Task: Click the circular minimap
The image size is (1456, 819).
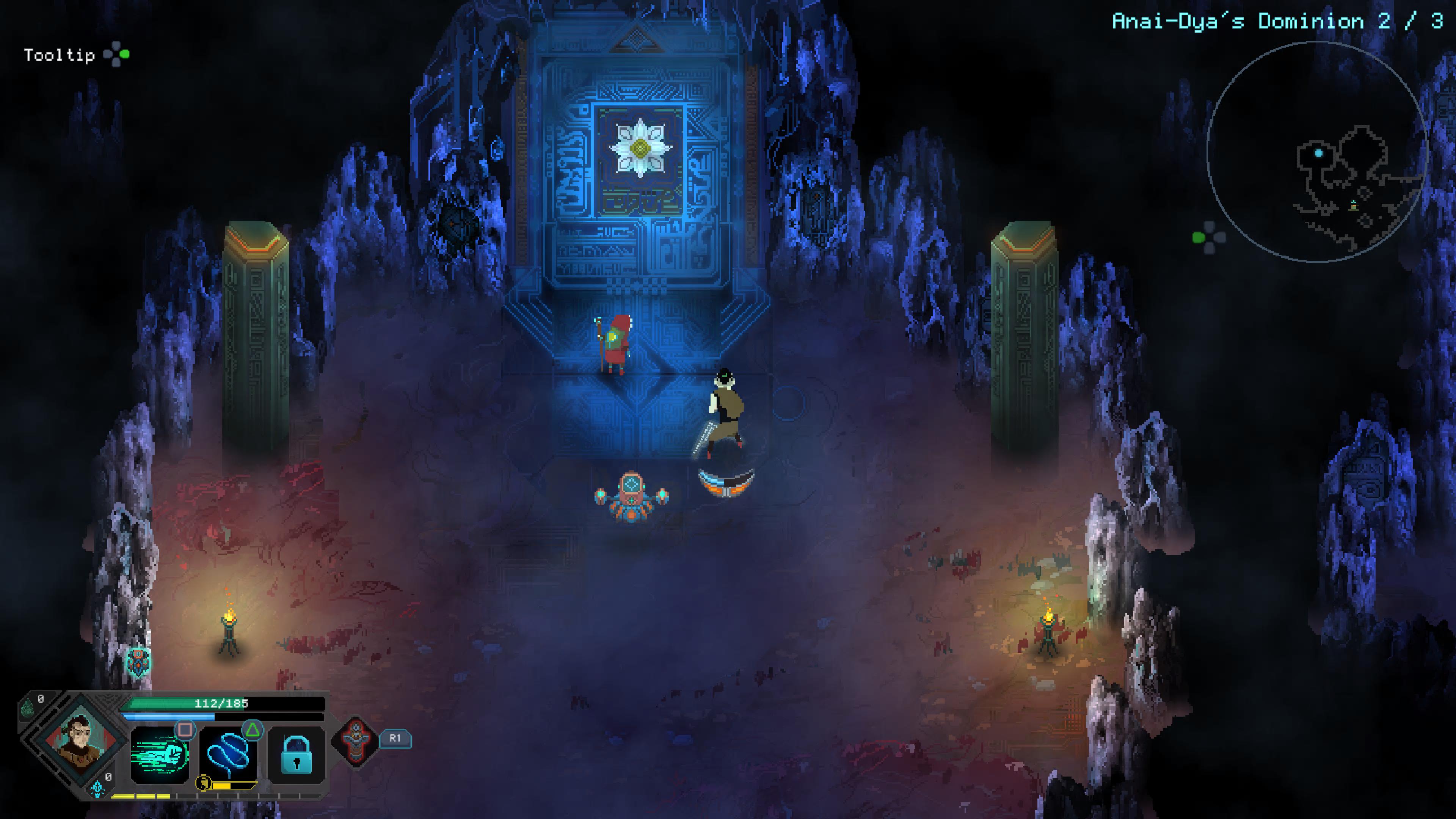Action: (1317, 152)
